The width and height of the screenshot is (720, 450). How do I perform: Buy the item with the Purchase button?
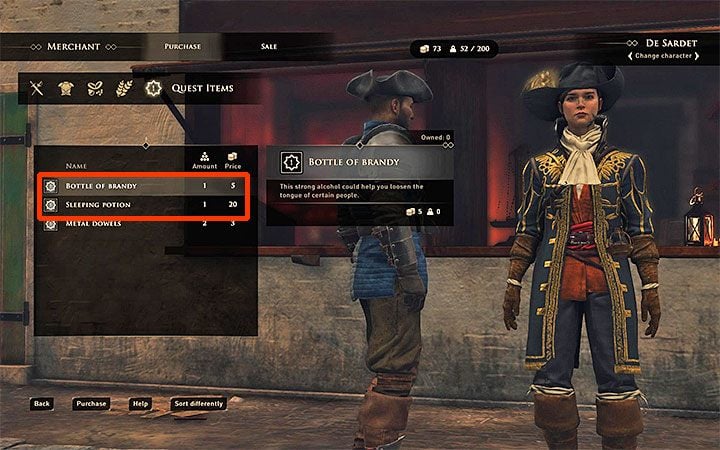[90, 404]
